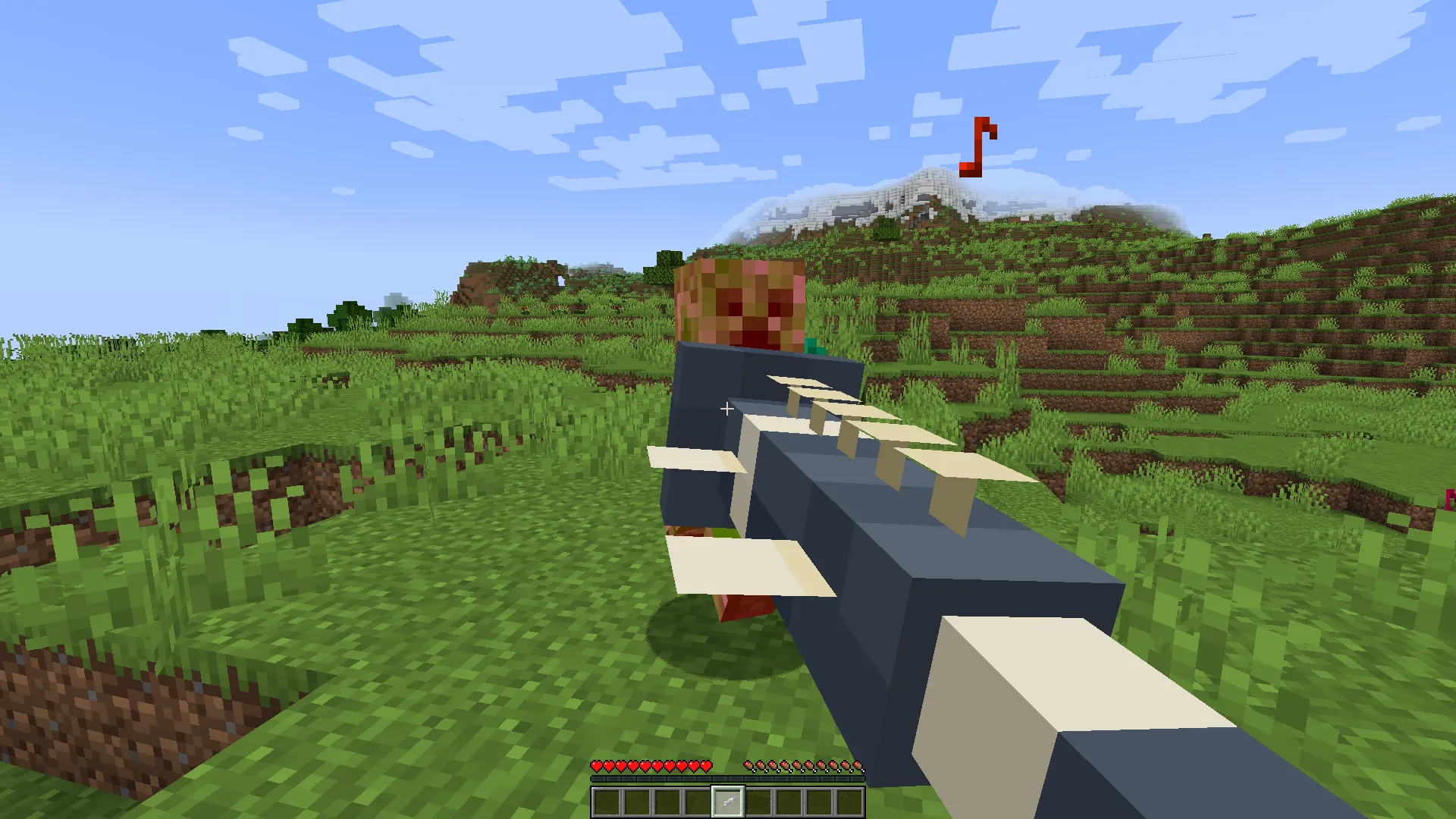Screen dimensions: 1456x819
Task: Select the first empty hotbar slot
Action: pyautogui.click(x=607, y=802)
